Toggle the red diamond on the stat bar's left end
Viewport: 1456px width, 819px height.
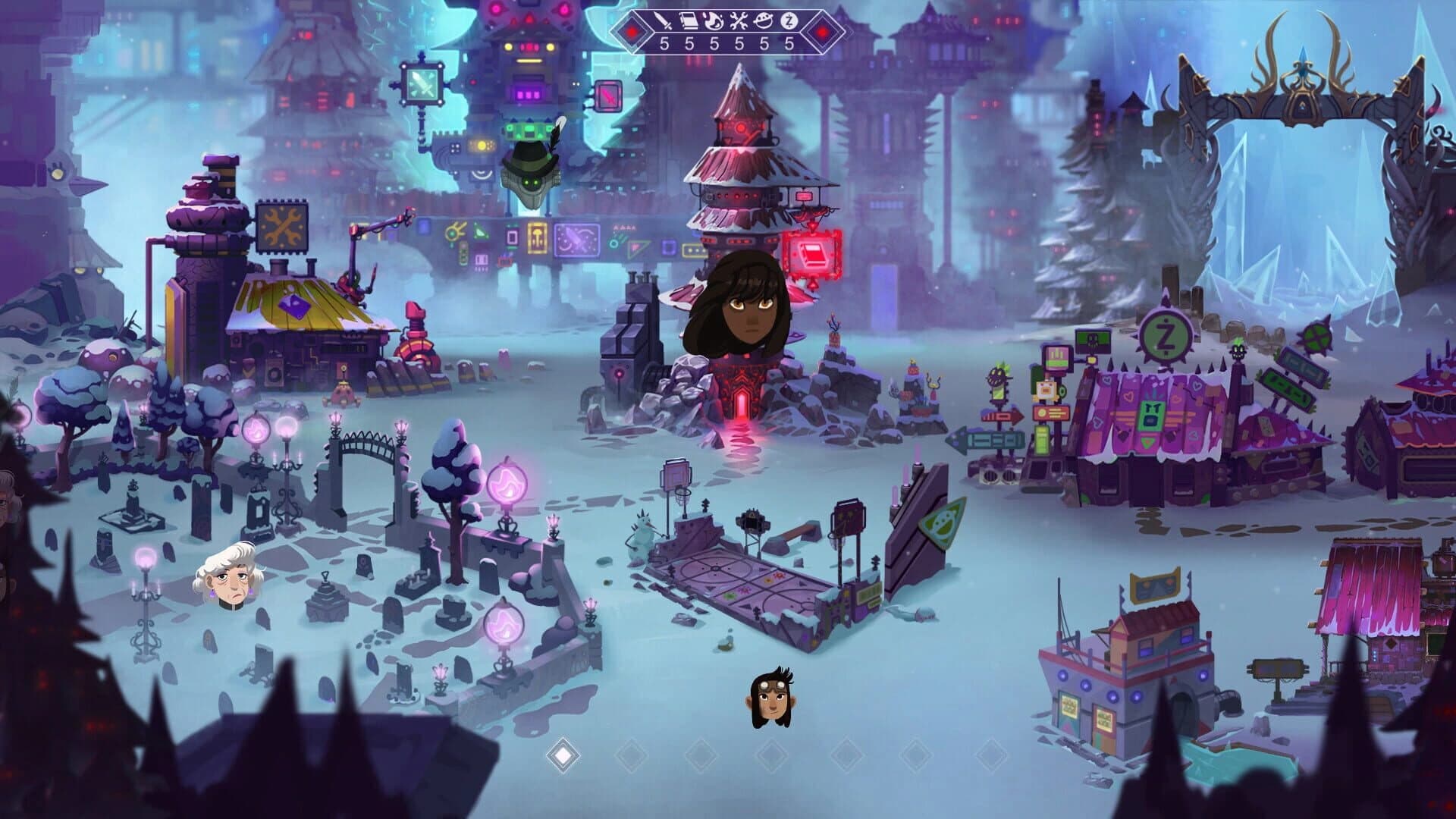point(632,32)
